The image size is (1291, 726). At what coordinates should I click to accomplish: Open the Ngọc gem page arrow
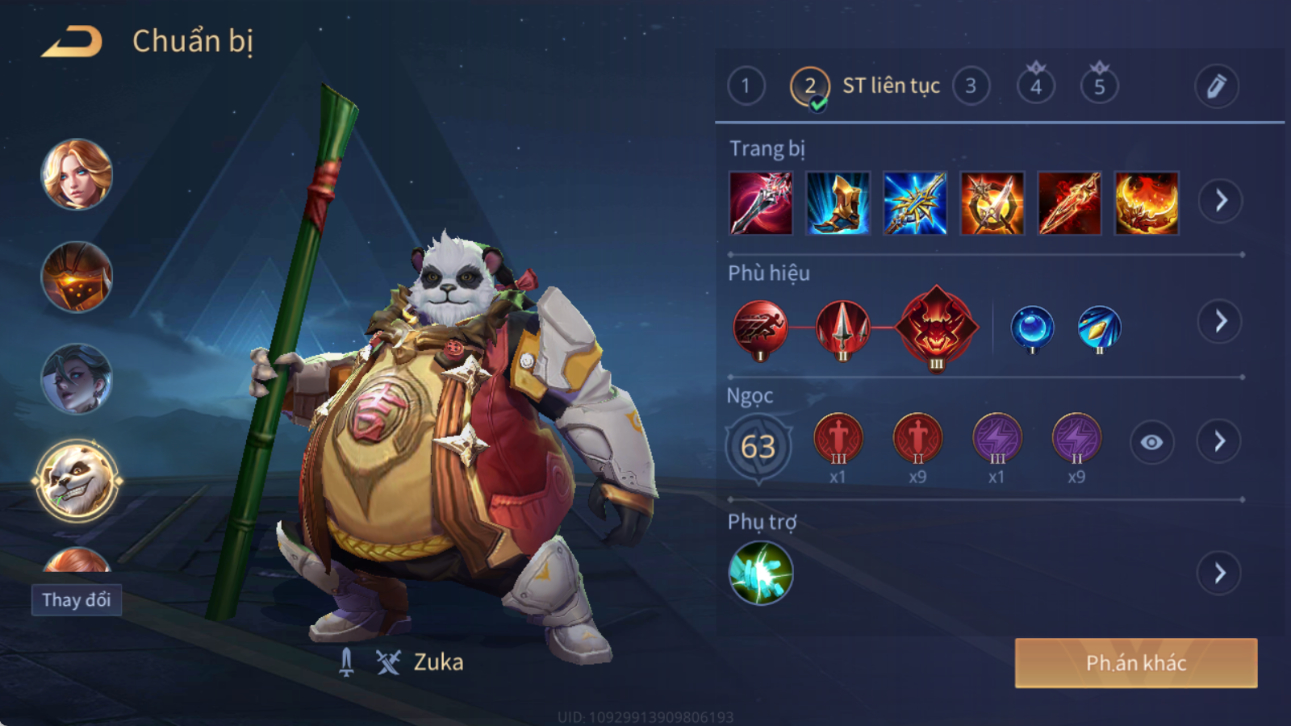coord(1219,442)
